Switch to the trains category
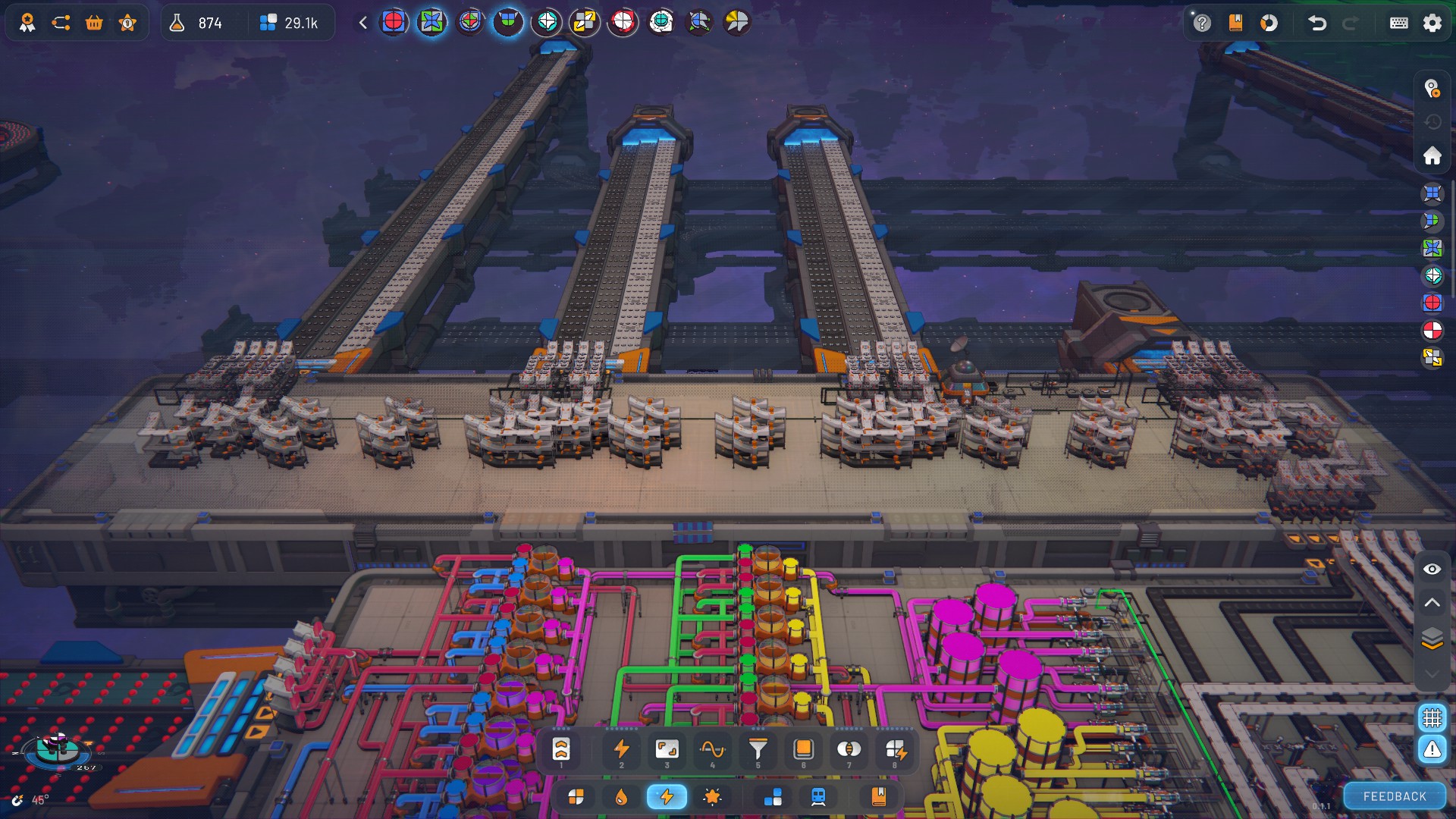This screenshot has height=819, width=1456. coord(818,797)
